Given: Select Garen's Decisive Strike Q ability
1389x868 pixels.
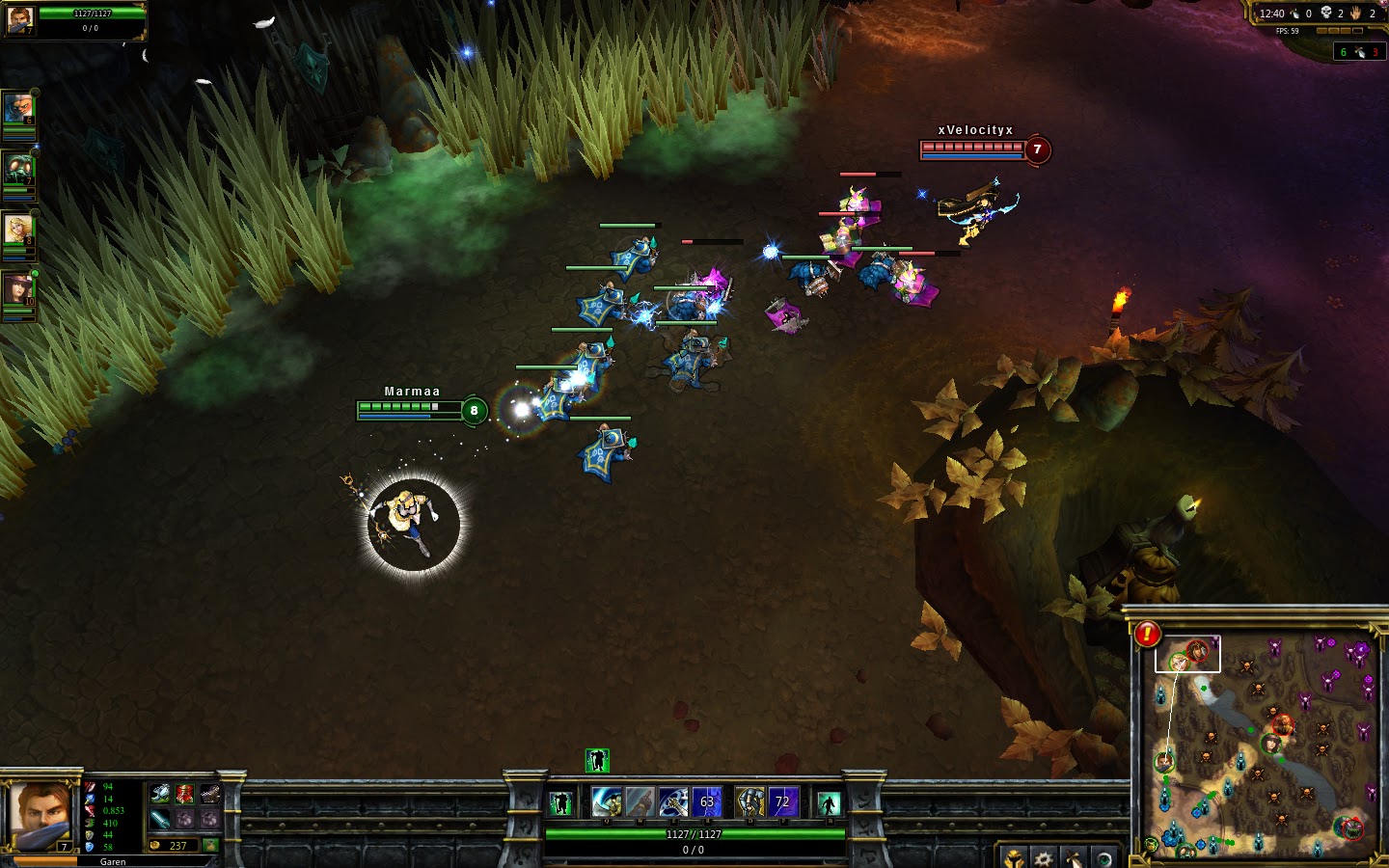Looking at the screenshot, I should coord(606,800).
